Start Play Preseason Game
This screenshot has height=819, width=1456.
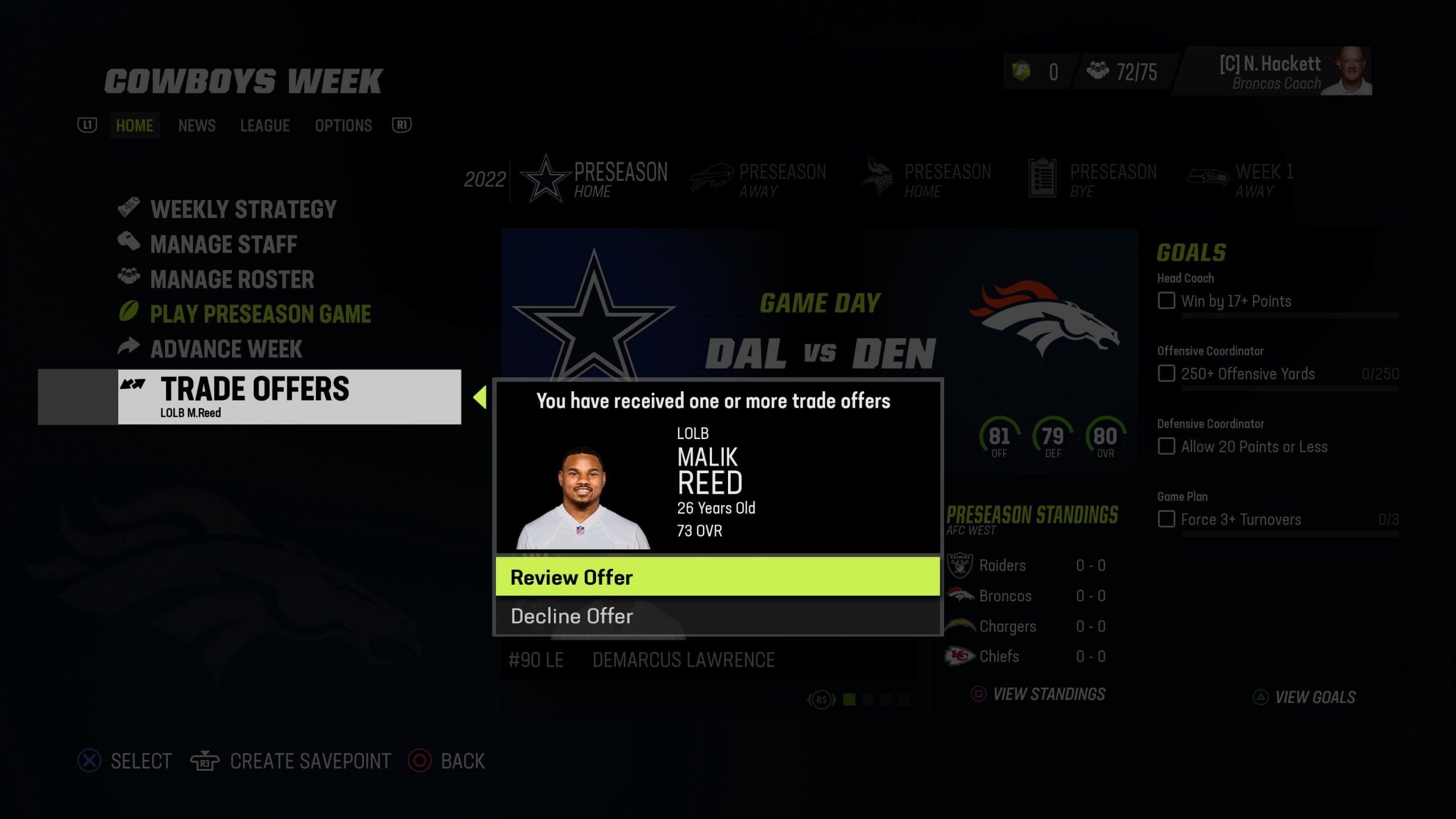260,314
